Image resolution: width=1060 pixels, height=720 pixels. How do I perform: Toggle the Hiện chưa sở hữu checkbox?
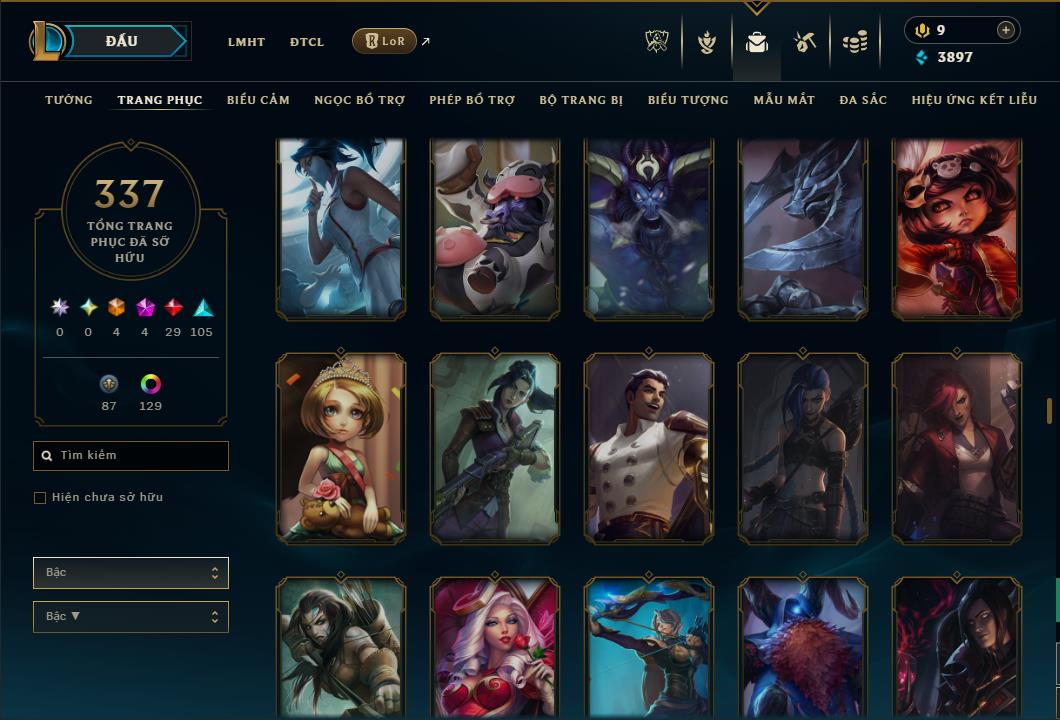40,498
